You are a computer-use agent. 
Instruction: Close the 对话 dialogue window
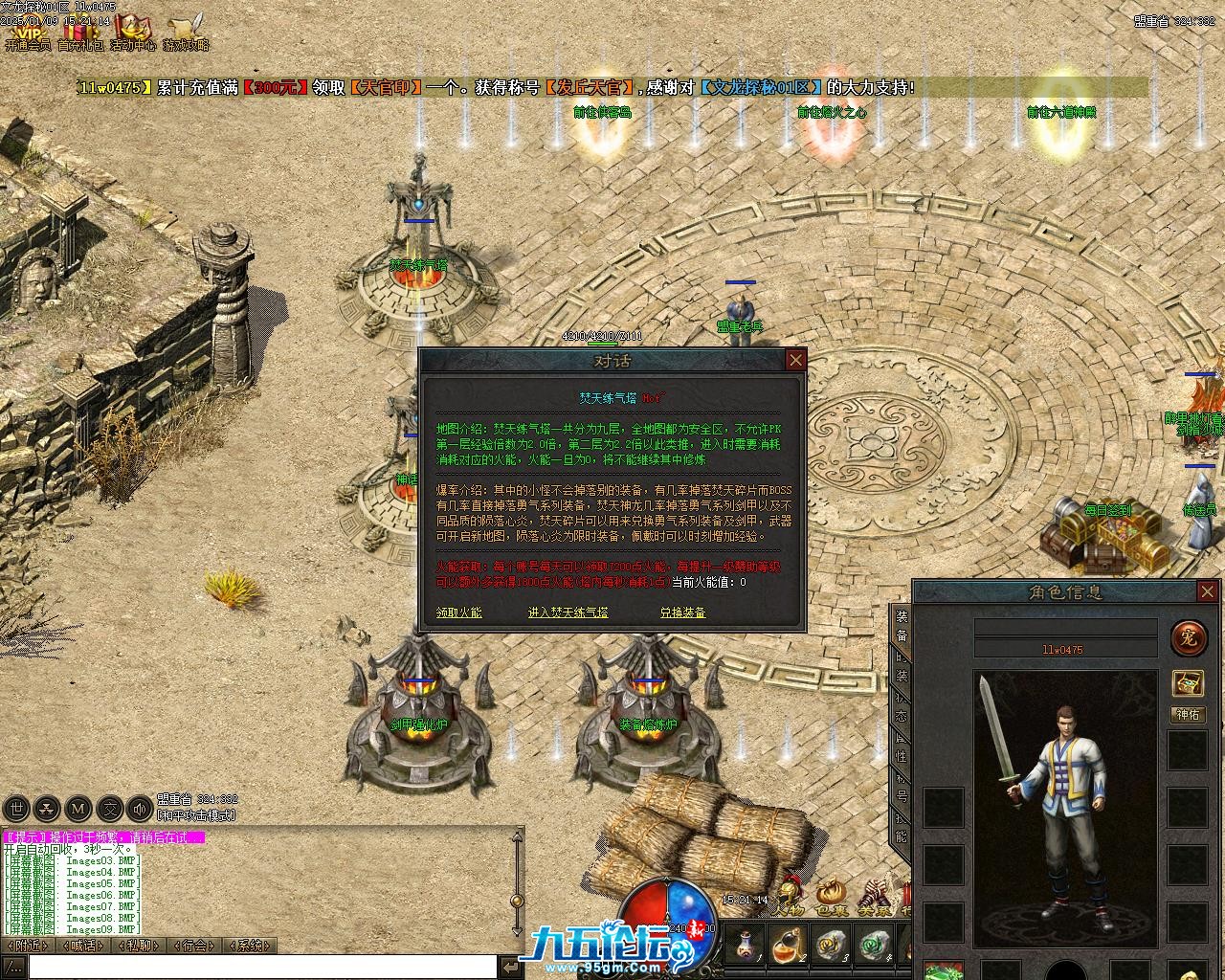point(795,360)
